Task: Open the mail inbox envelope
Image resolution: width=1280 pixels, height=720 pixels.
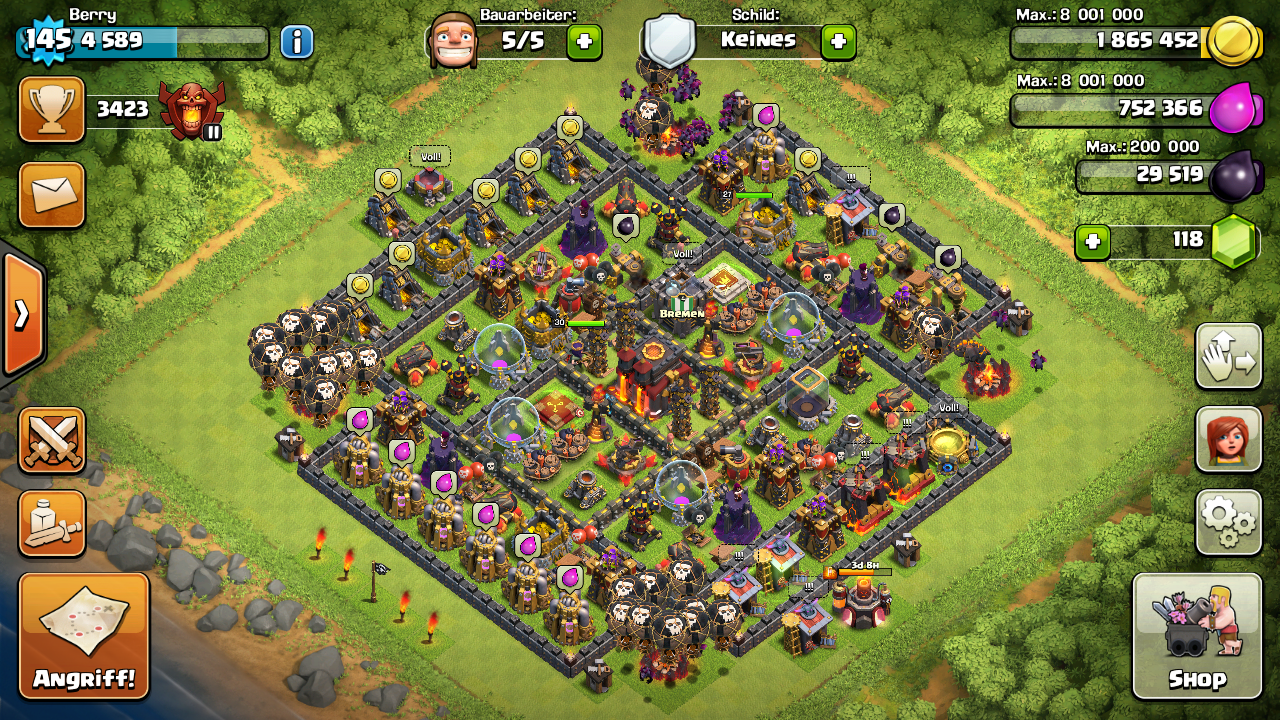Action: pyautogui.click(x=52, y=194)
